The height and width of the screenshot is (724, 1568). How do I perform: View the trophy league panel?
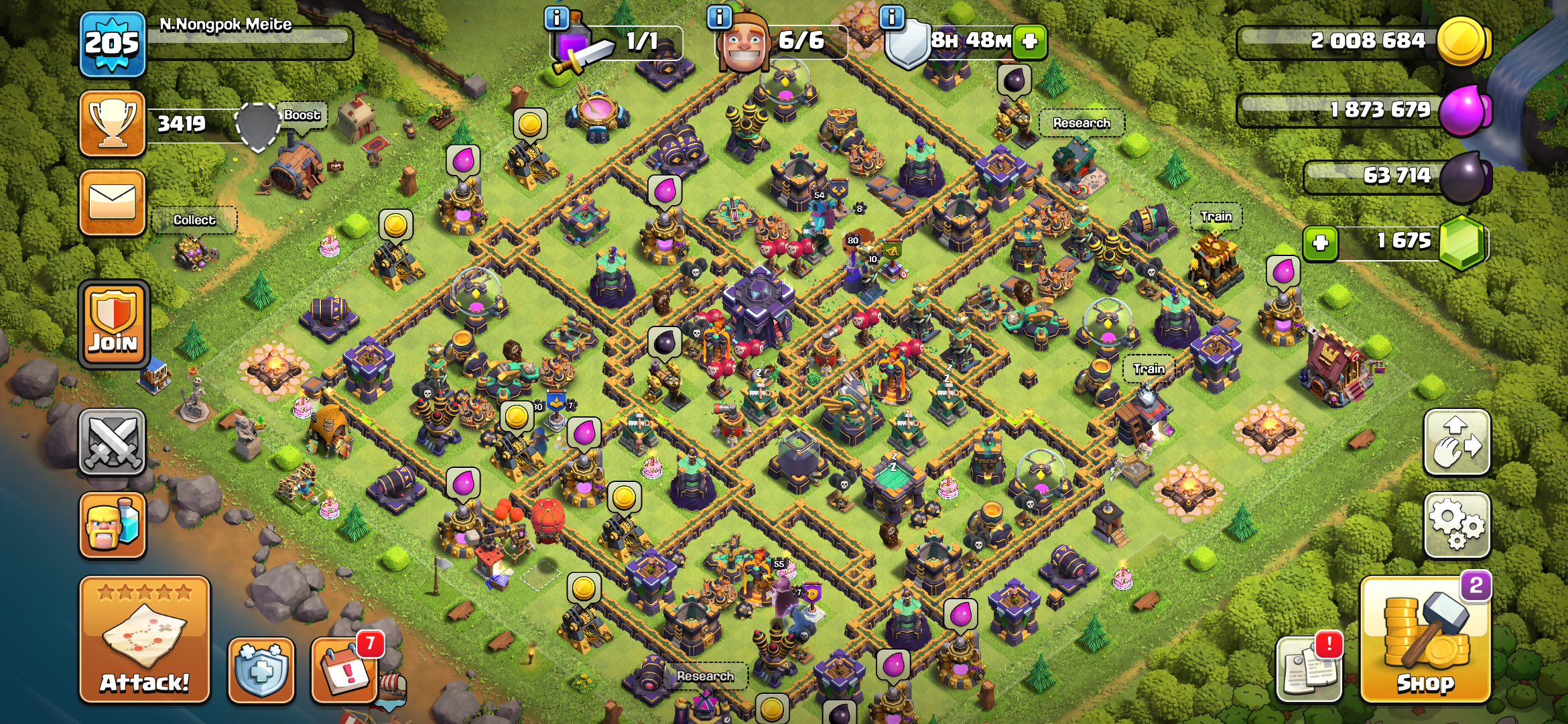point(113,124)
